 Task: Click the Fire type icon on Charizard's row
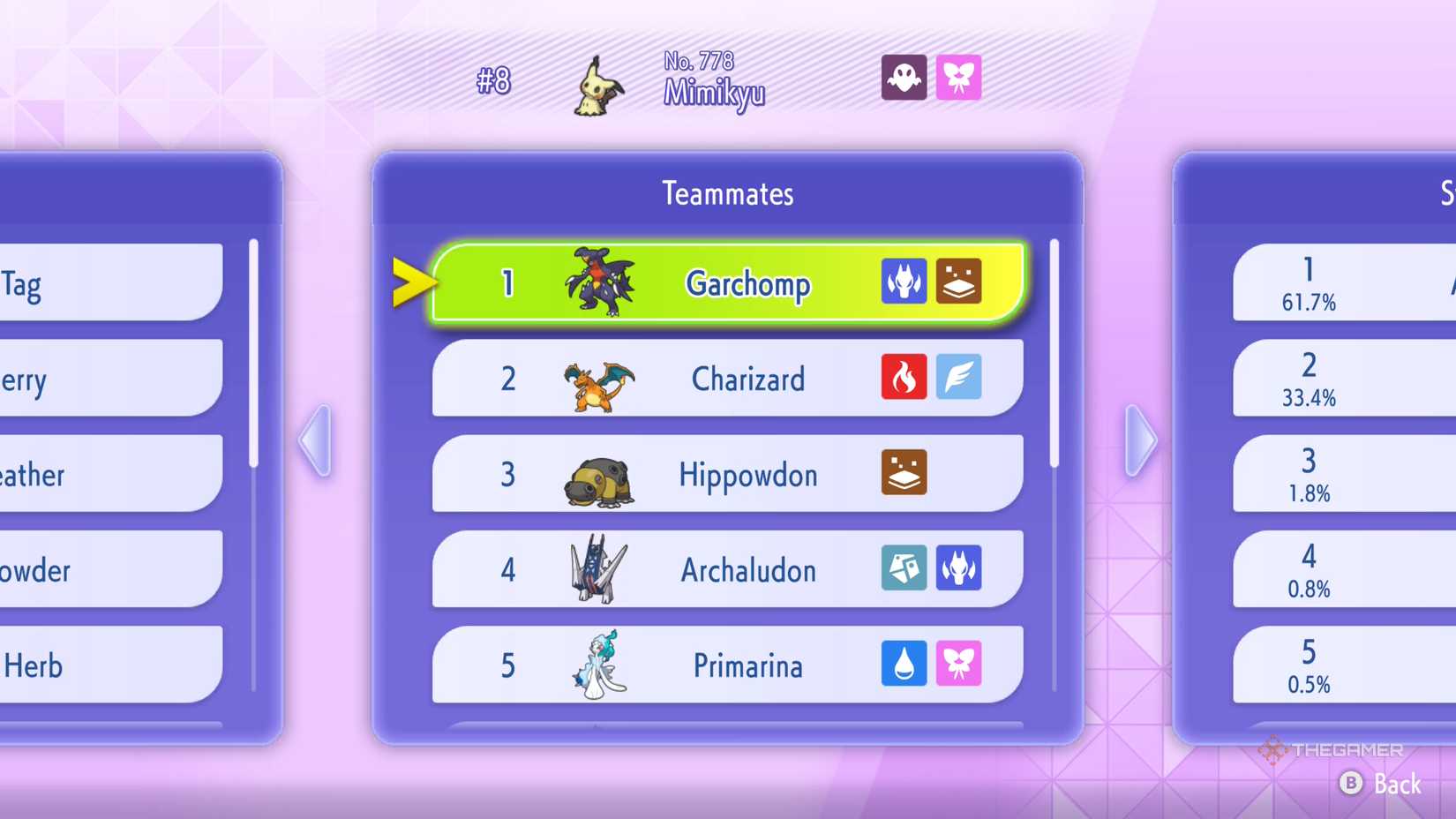click(x=904, y=377)
